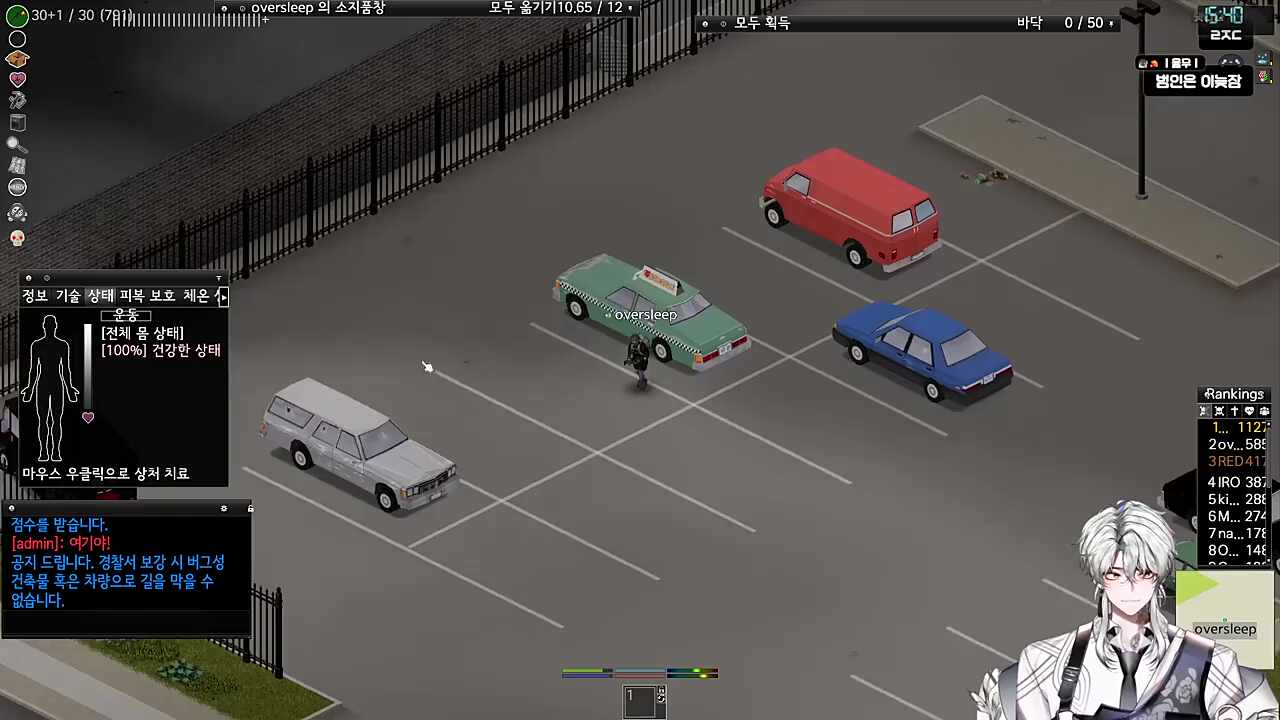Switch to the 정보 tab
The image size is (1280, 720).
click(35, 296)
